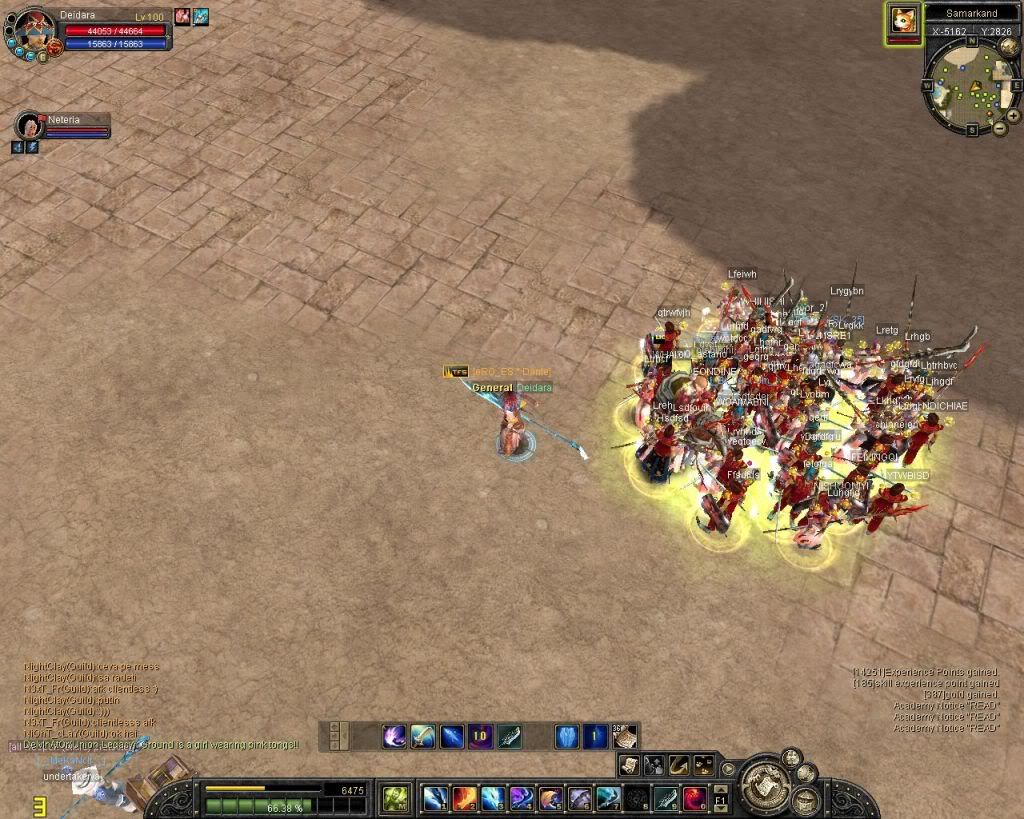Select the ice crystal skill on upper bar
Screen dimensions: 1024x819
click(566, 737)
